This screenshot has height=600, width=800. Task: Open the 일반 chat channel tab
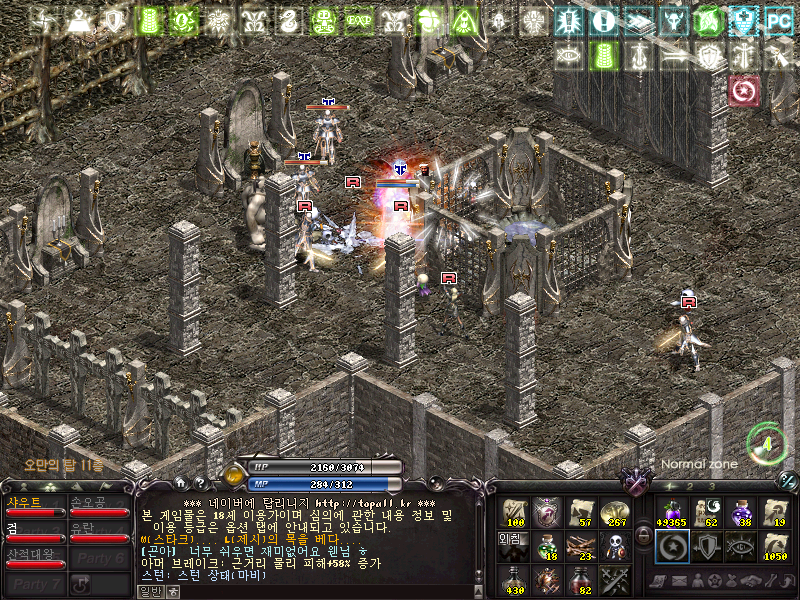[149, 592]
